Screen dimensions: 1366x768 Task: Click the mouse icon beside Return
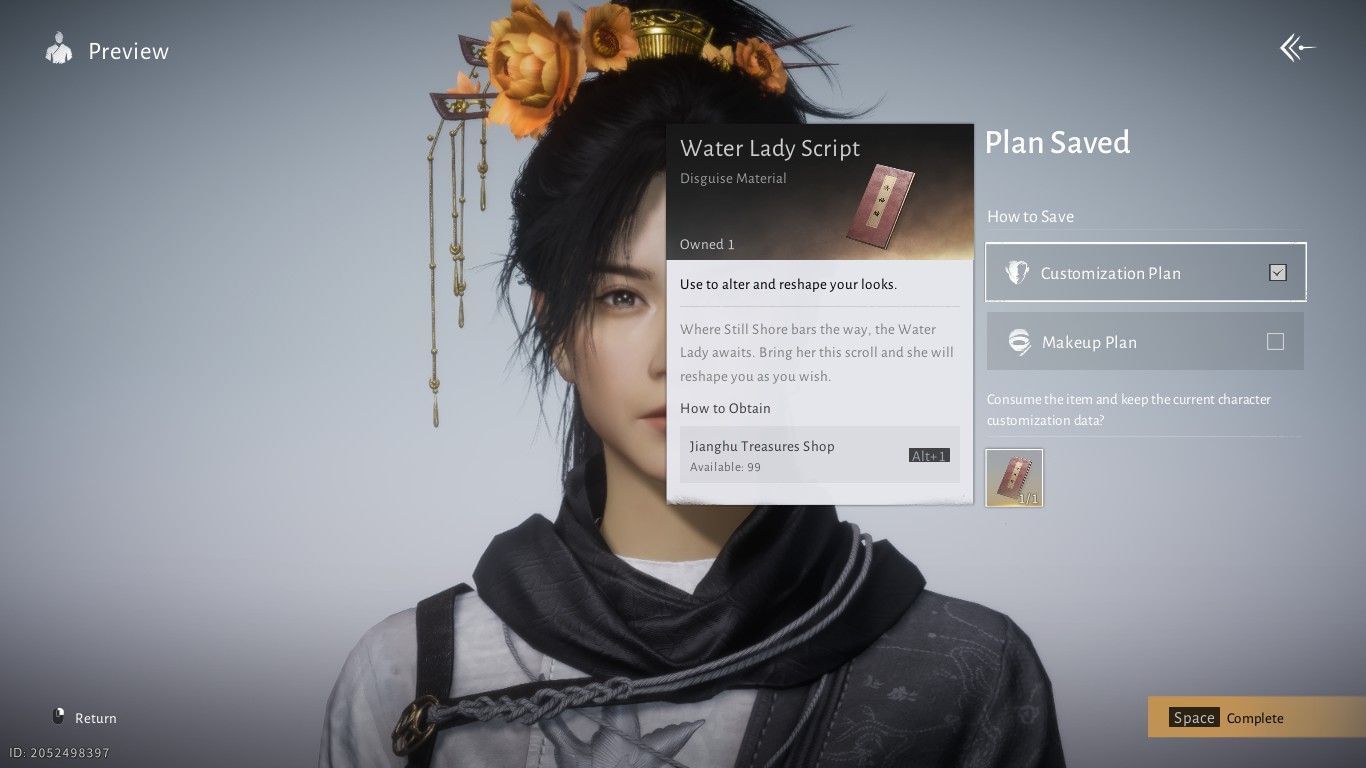point(57,716)
